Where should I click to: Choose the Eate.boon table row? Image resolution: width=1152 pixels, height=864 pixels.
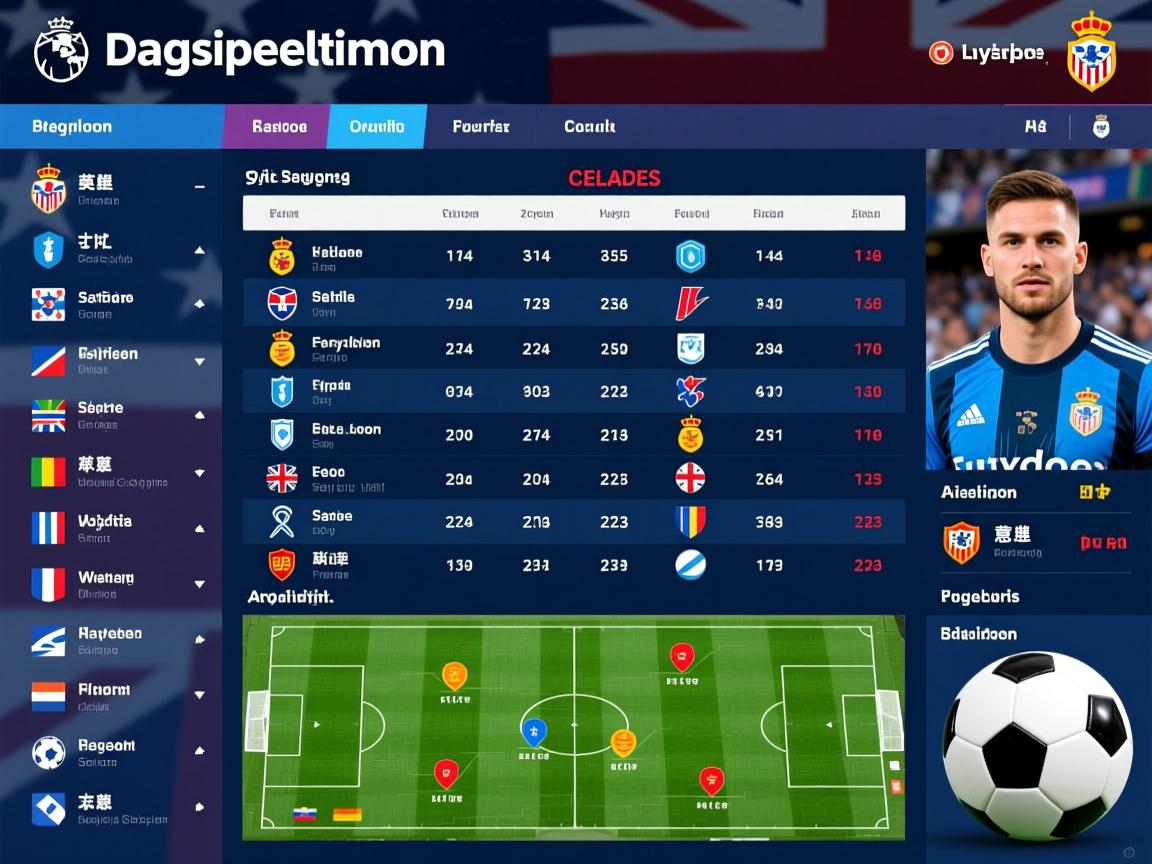pos(573,434)
